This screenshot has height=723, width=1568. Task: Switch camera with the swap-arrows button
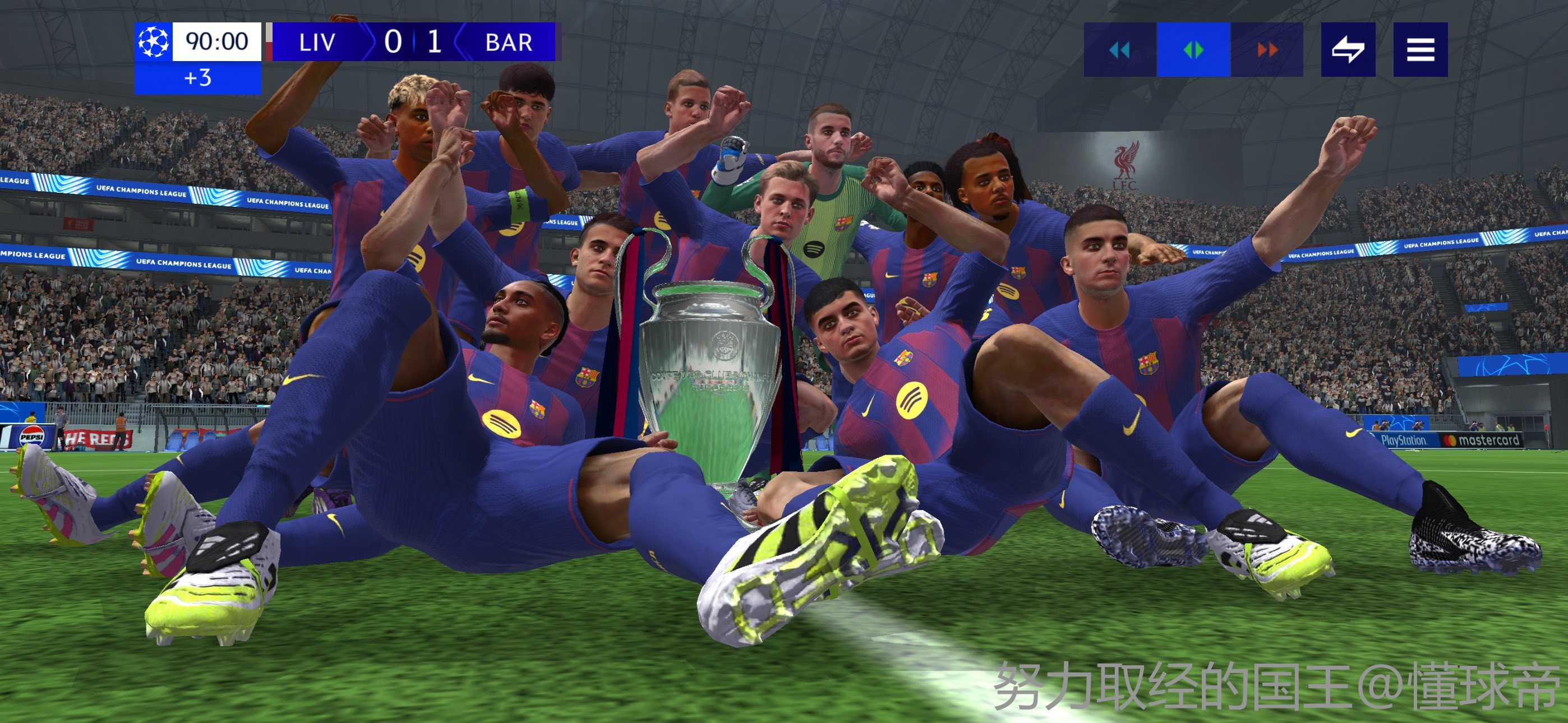[1348, 50]
